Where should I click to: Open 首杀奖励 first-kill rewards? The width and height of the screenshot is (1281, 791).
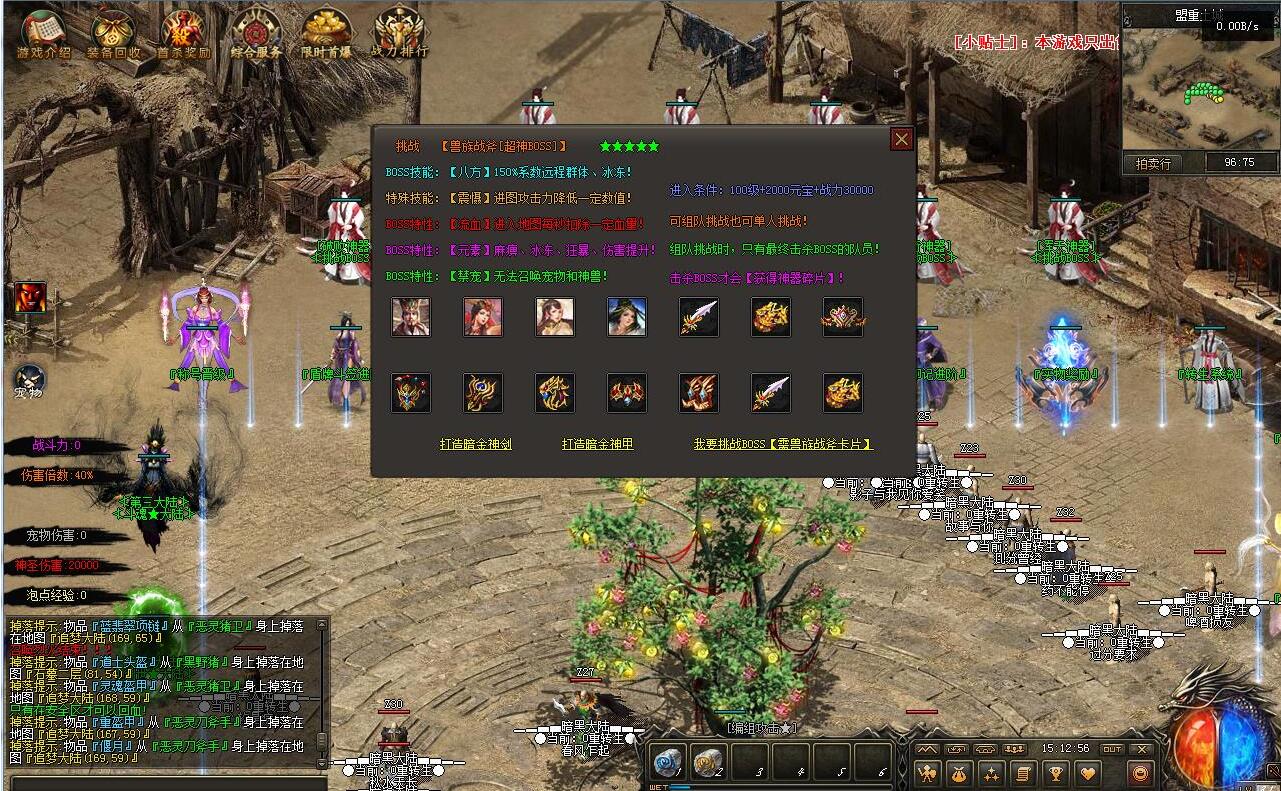183,33
